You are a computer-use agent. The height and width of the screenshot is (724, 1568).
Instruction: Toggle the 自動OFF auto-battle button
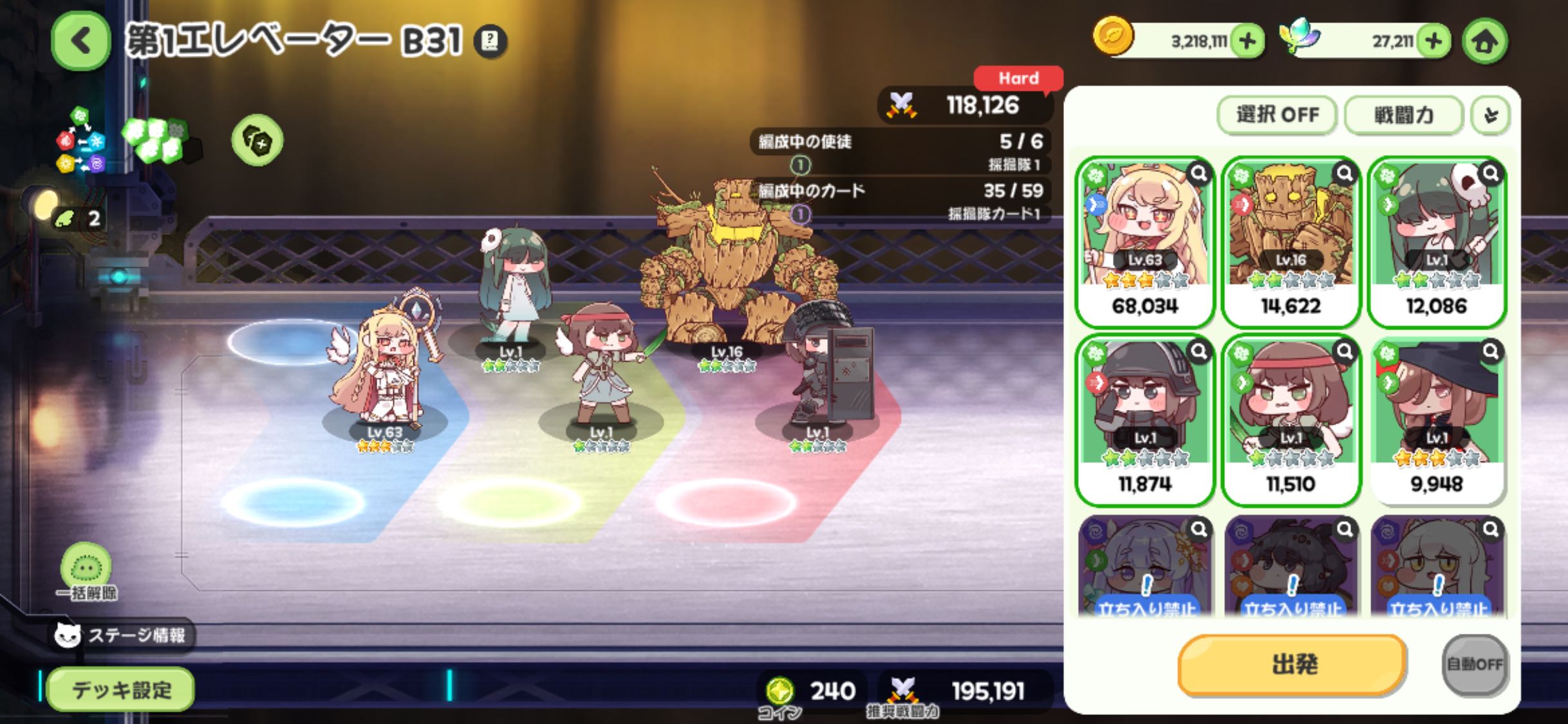1474,664
